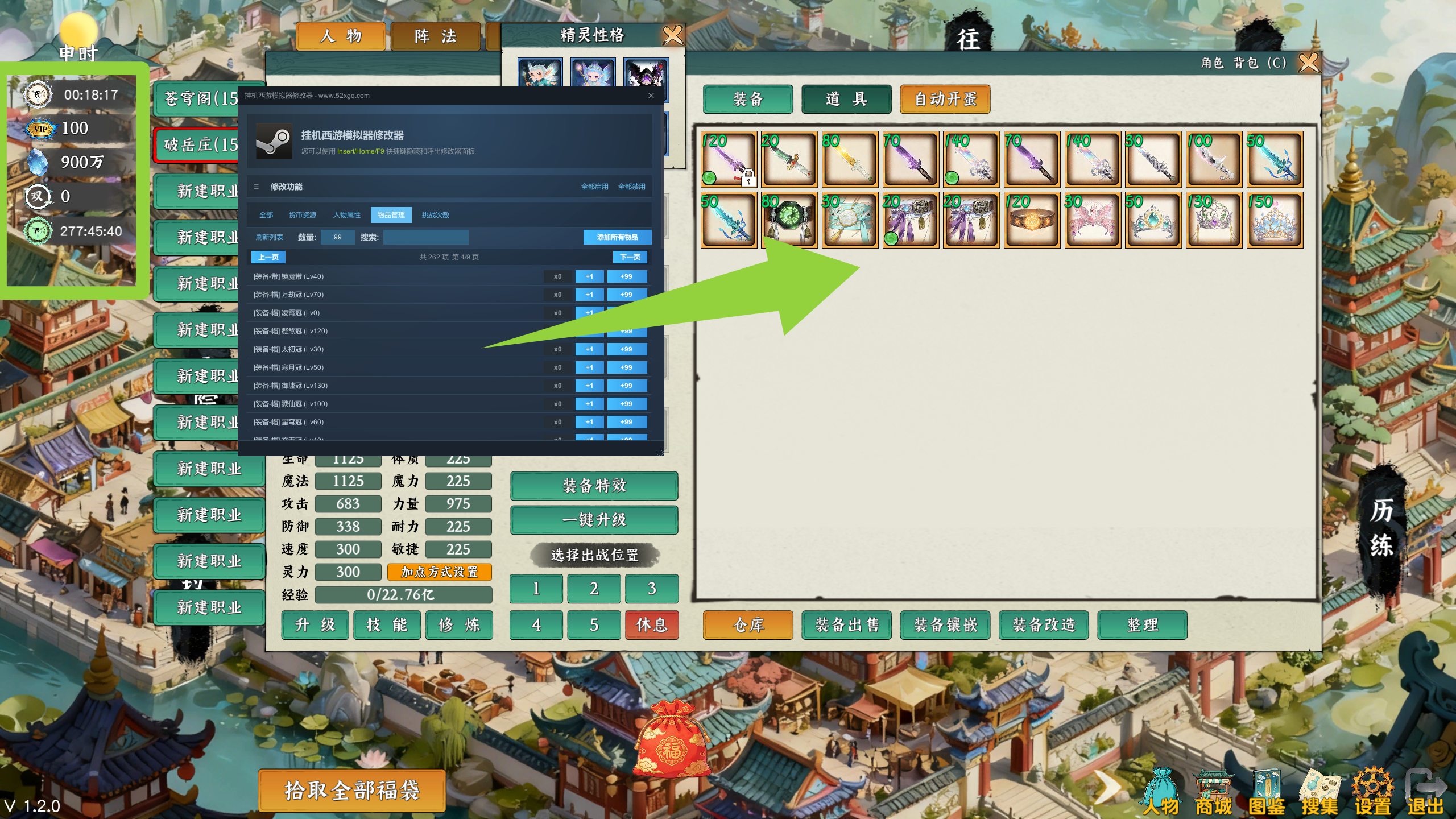The width and height of the screenshot is (1456, 819).
Task: Select the level 150 blue crown
Action: 1275,220
